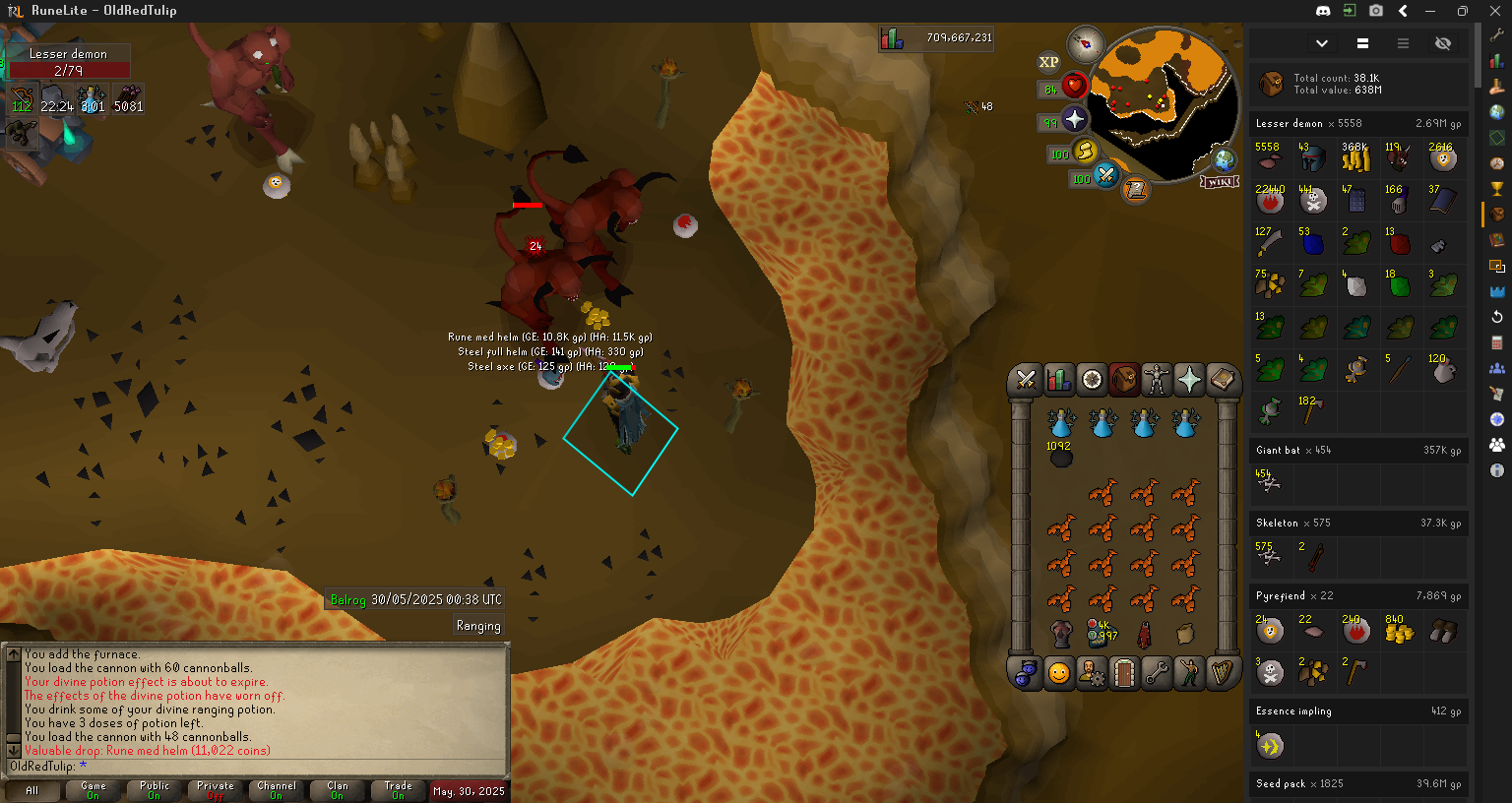This screenshot has width=1512, height=803.
Task: Open the Worn Equipment tab
Action: coord(1157,379)
